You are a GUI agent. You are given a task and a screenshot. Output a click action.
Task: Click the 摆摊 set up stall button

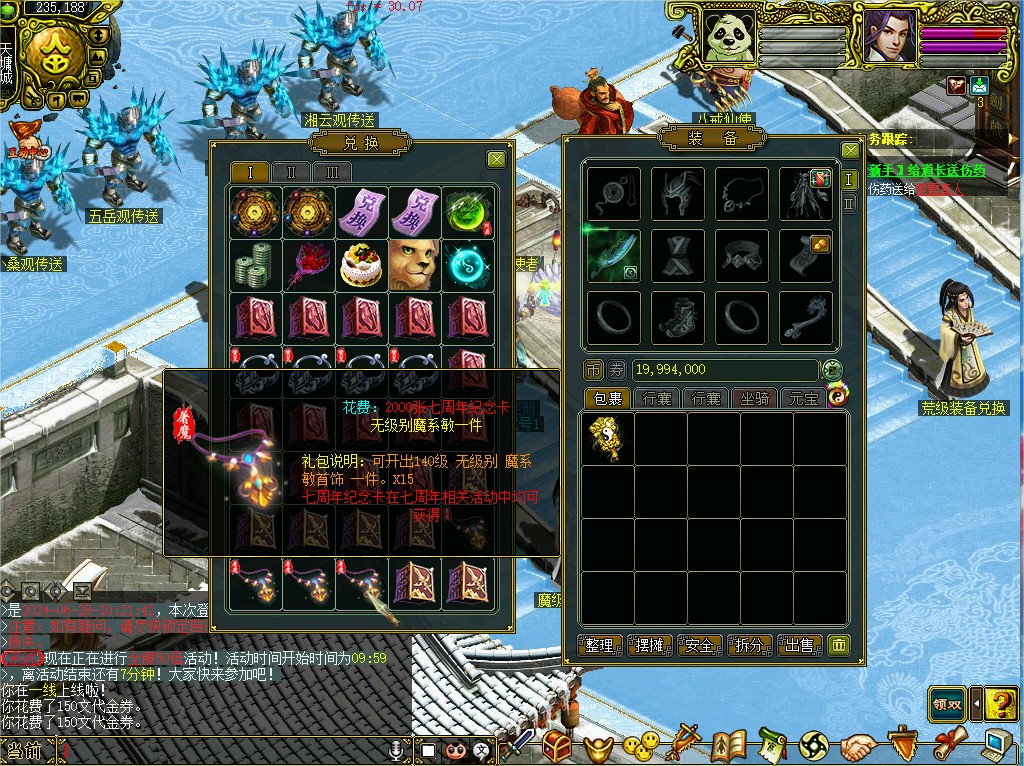pyautogui.click(x=650, y=645)
